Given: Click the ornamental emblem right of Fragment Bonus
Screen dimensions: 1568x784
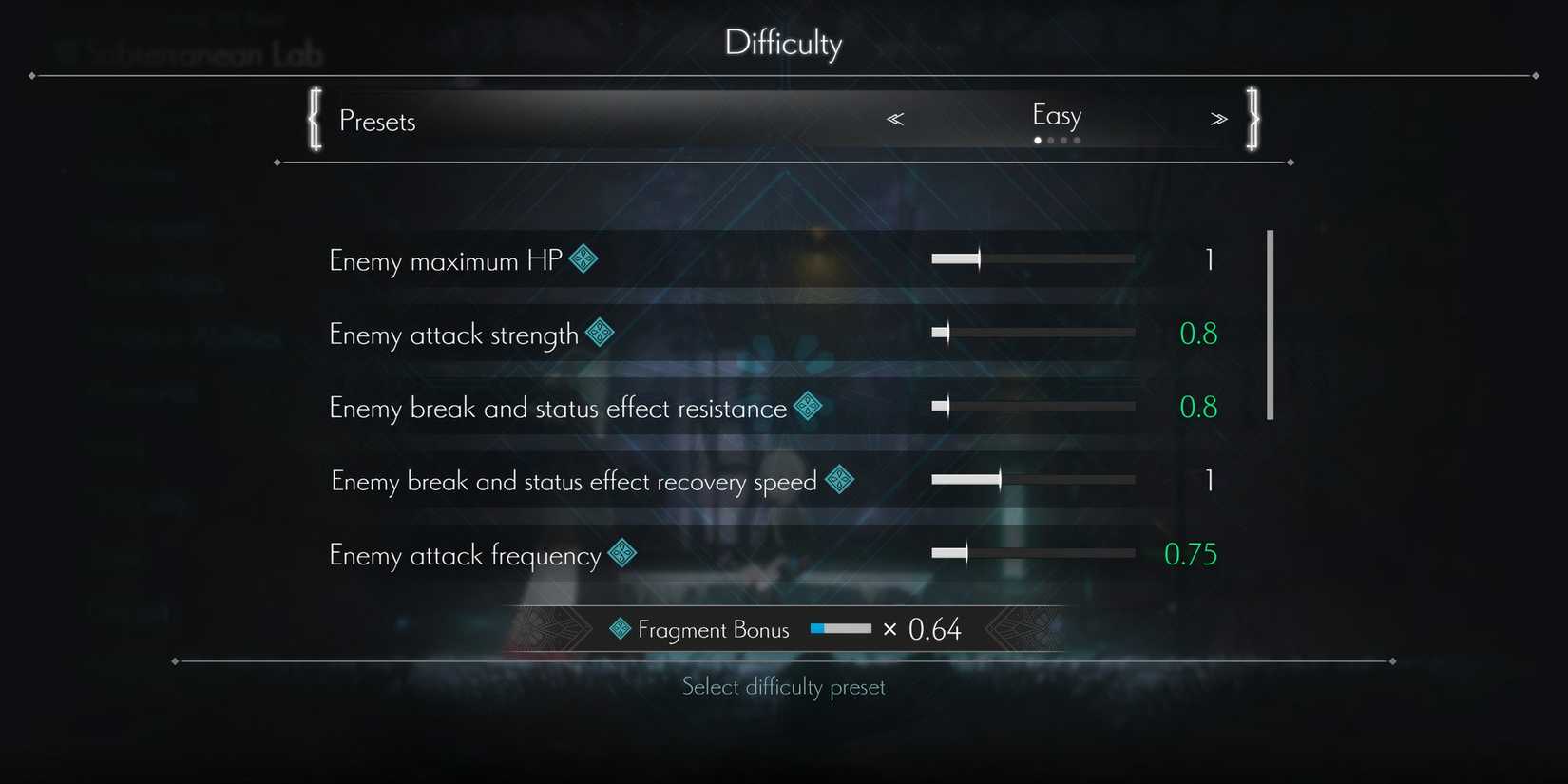Looking at the screenshot, I should [1019, 627].
